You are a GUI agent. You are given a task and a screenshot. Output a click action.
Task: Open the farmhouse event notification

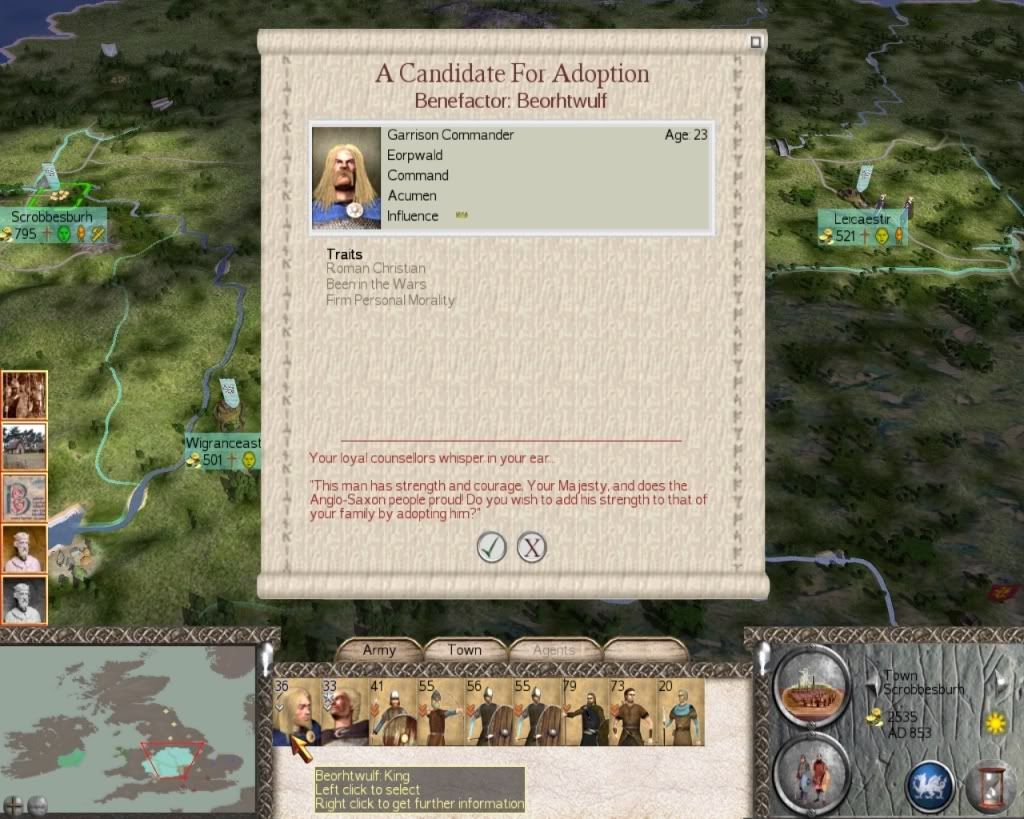(24, 446)
